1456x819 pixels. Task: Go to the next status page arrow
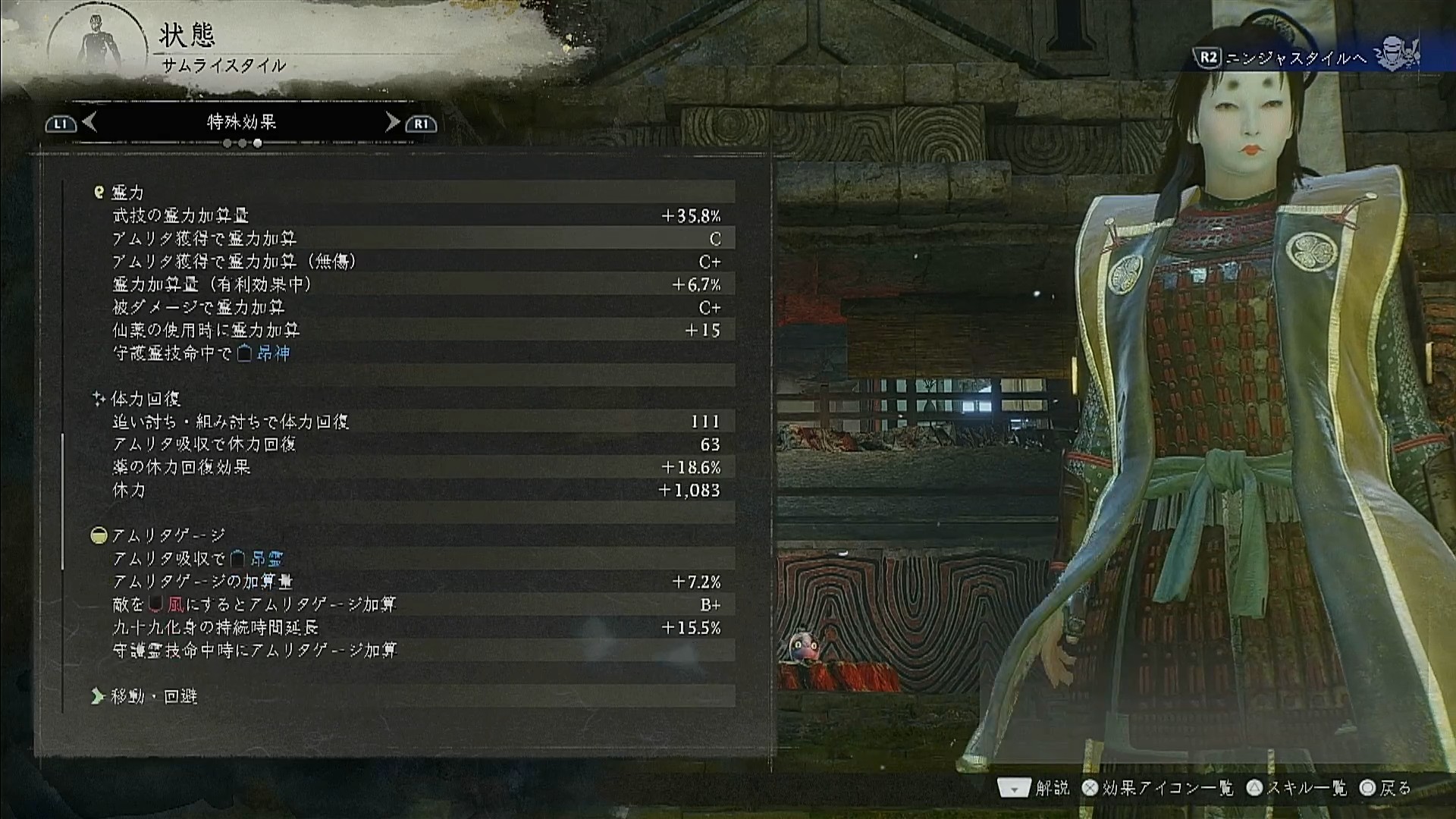[392, 122]
